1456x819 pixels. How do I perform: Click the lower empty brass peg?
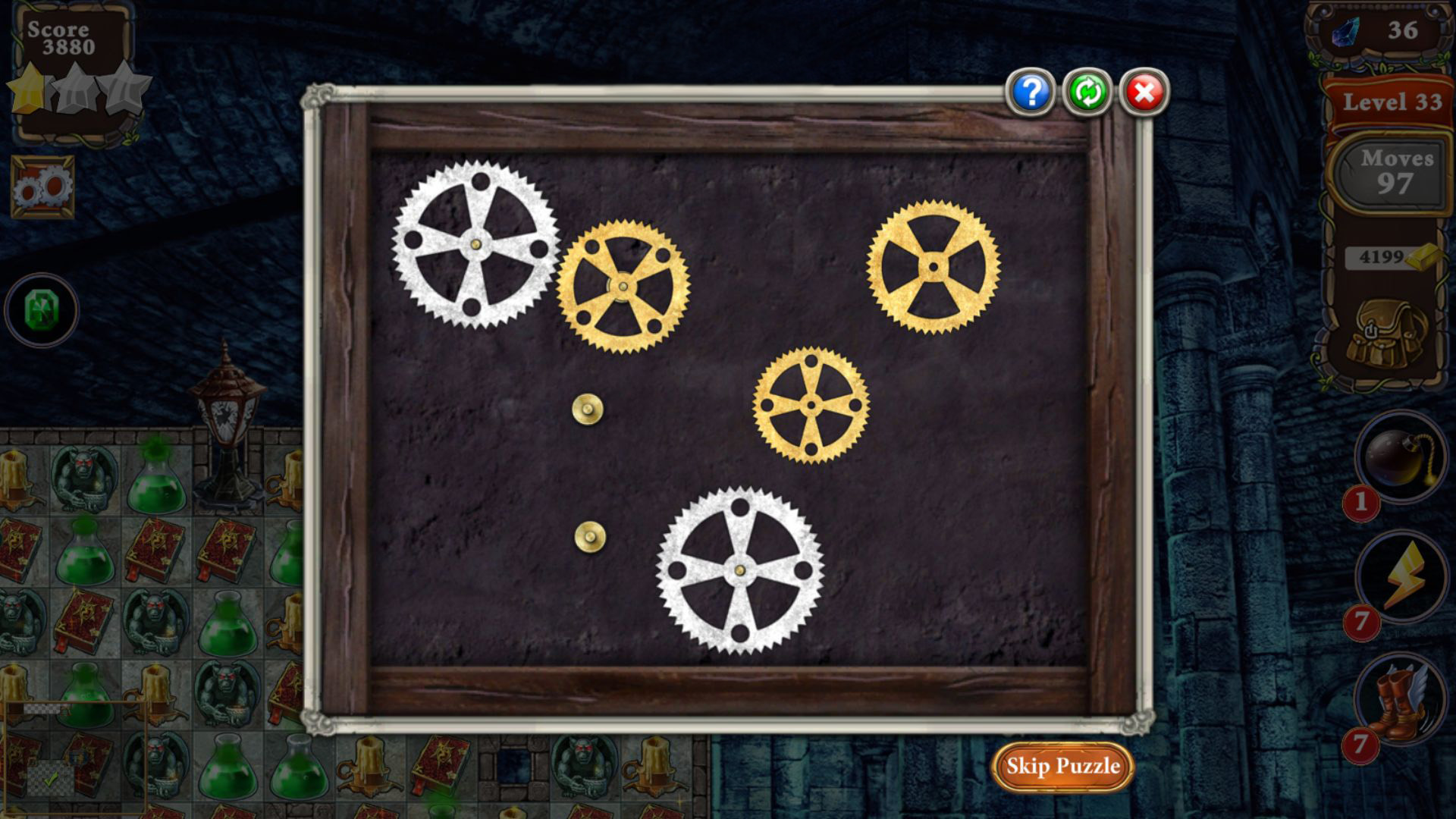click(590, 537)
